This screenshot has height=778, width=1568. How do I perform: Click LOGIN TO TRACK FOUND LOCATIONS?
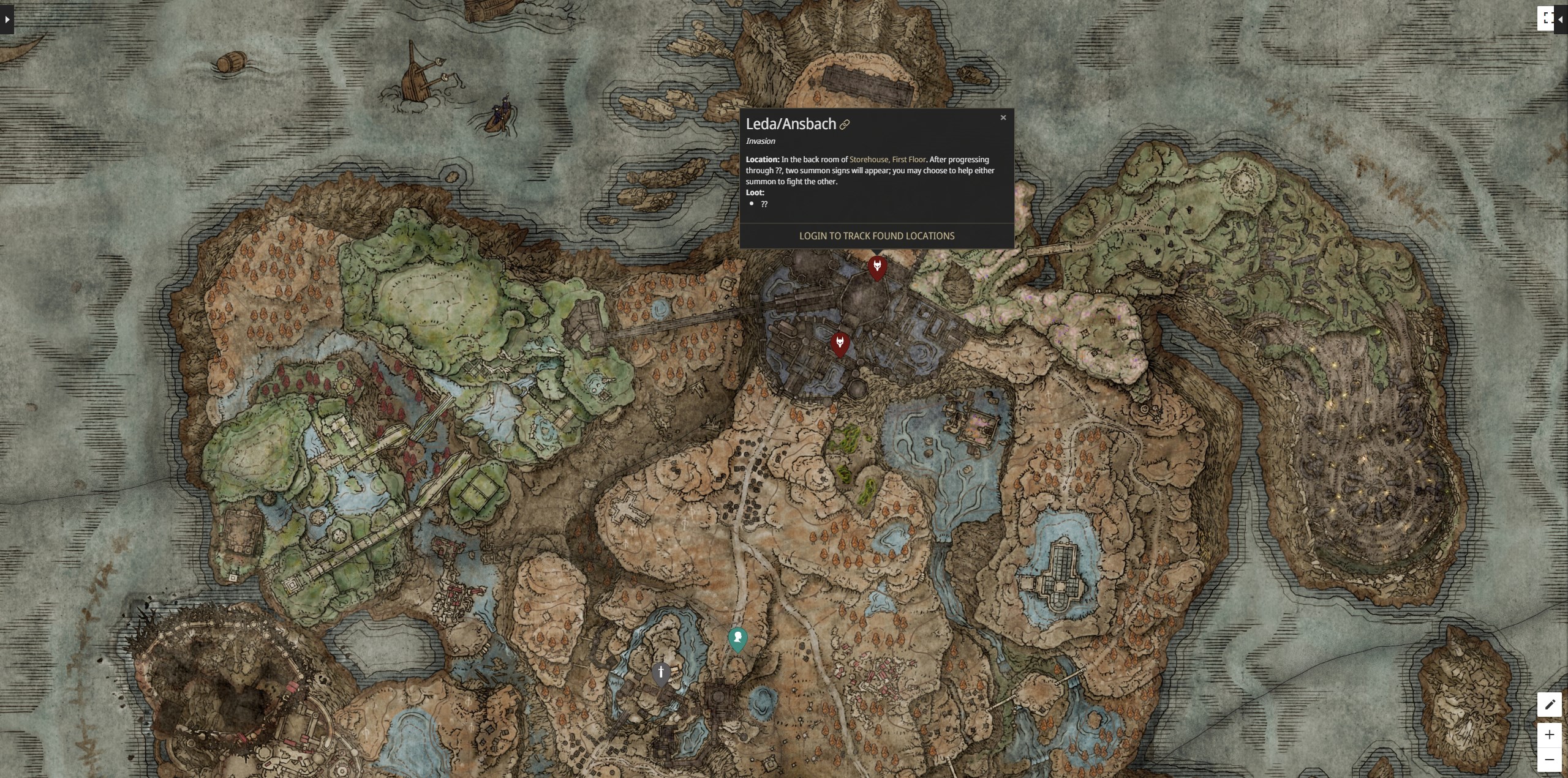coord(876,236)
